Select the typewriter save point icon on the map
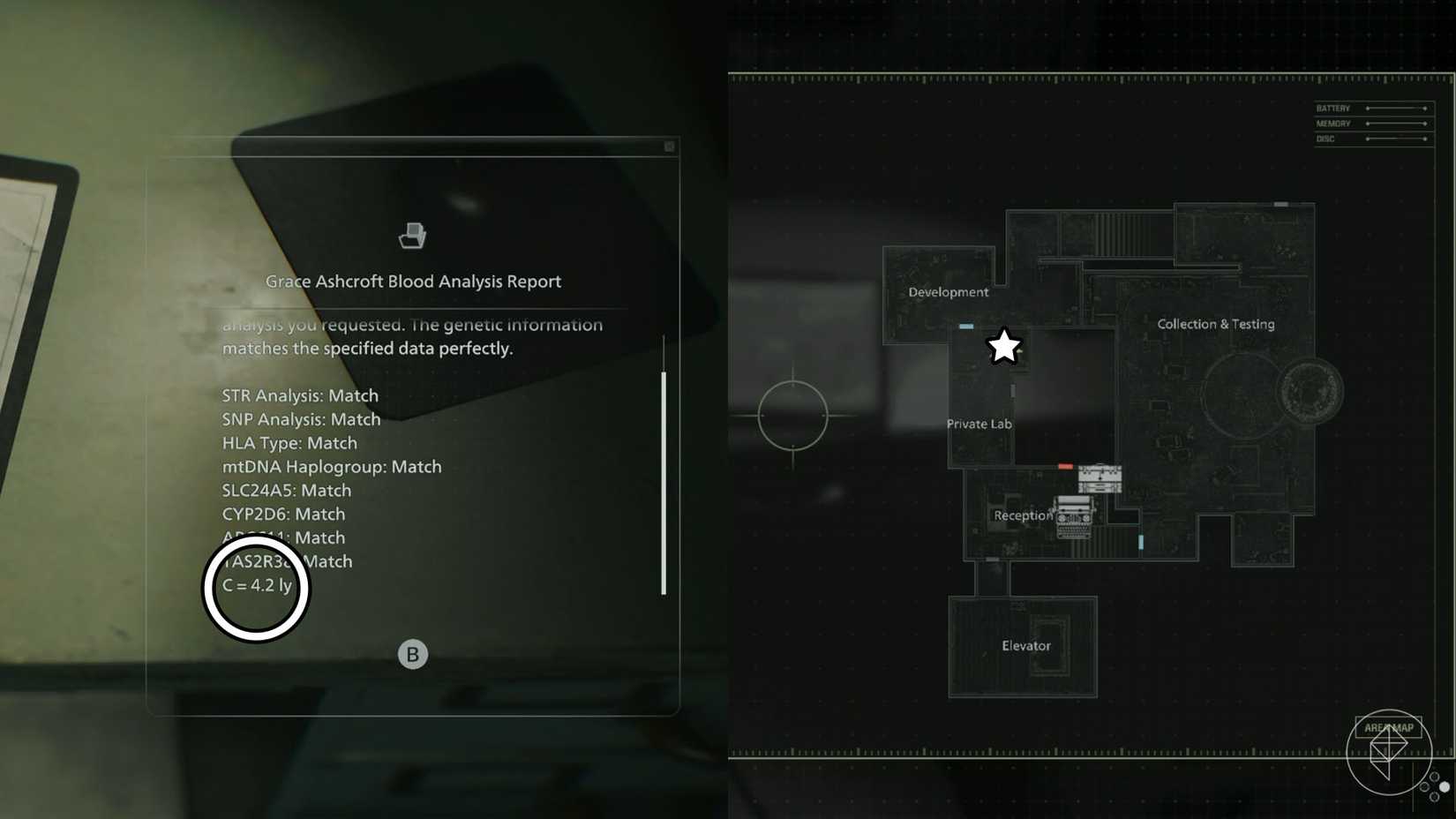This screenshot has width=1456, height=819. (x=1072, y=516)
